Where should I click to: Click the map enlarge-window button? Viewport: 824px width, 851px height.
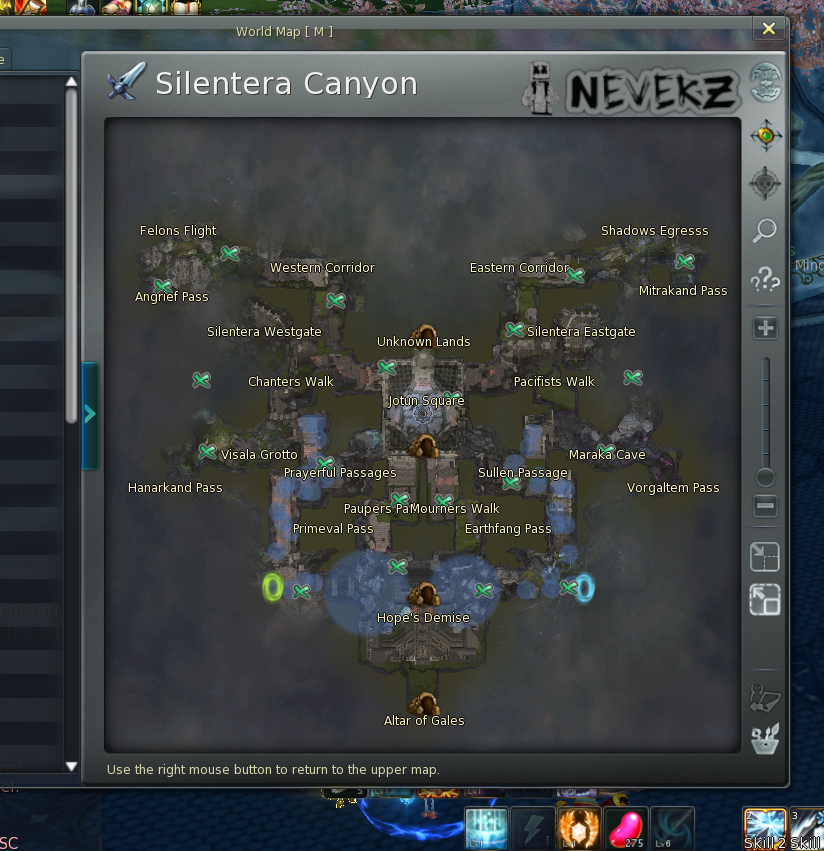pyautogui.click(x=765, y=600)
